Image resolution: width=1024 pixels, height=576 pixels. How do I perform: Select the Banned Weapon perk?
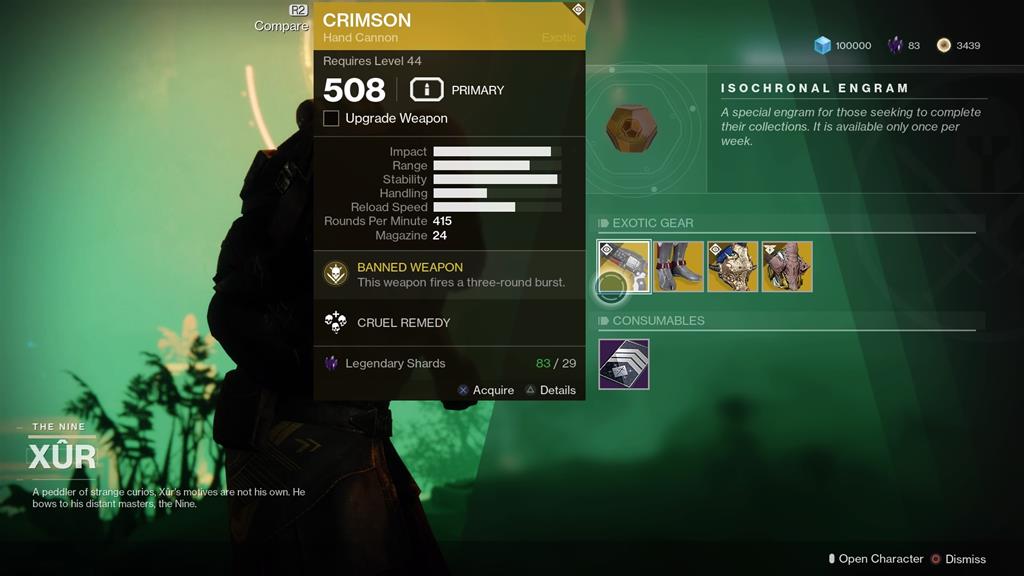pos(336,273)
